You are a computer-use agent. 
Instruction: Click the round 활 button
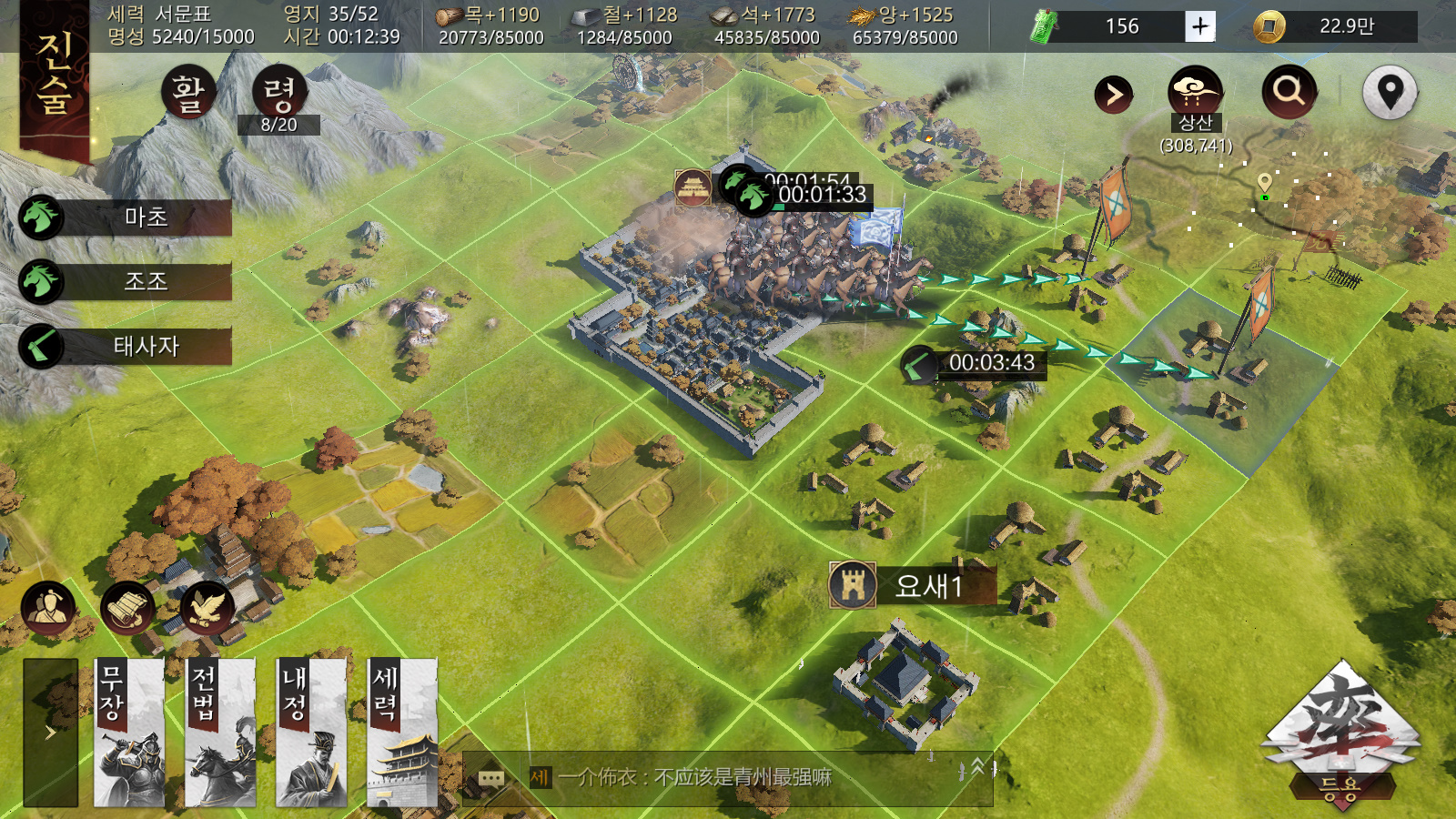tap(188, 93)
